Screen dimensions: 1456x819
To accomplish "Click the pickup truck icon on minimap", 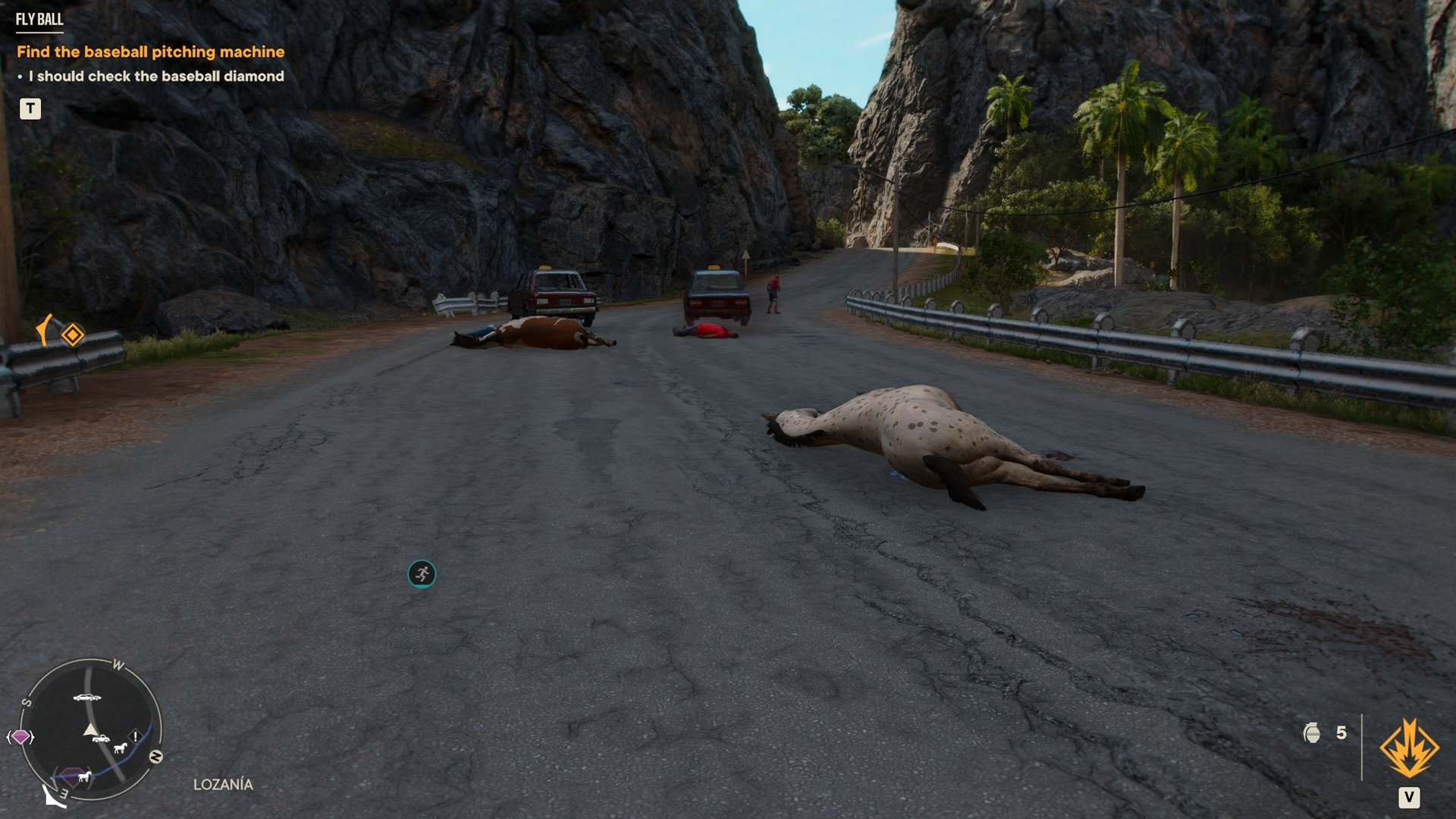I will (101, 738).
